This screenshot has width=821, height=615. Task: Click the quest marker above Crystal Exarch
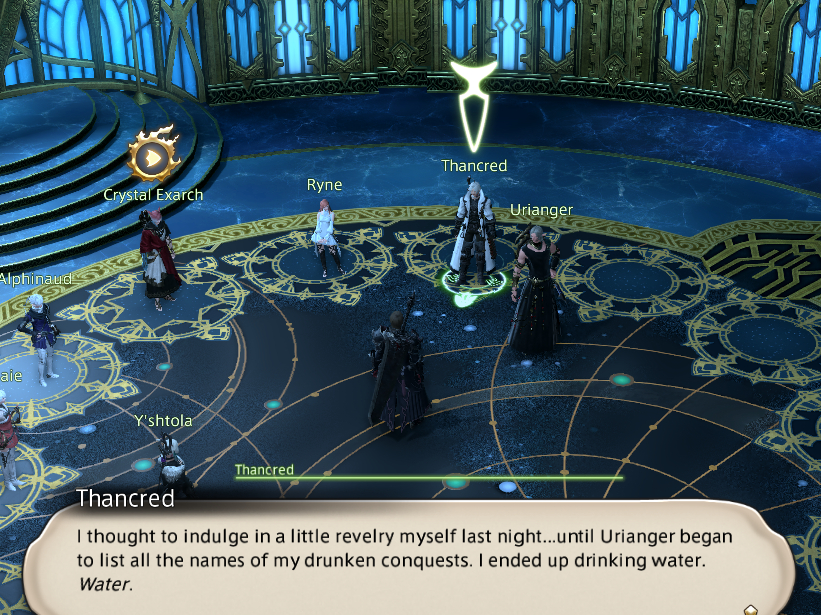click(x=153, y=155)
